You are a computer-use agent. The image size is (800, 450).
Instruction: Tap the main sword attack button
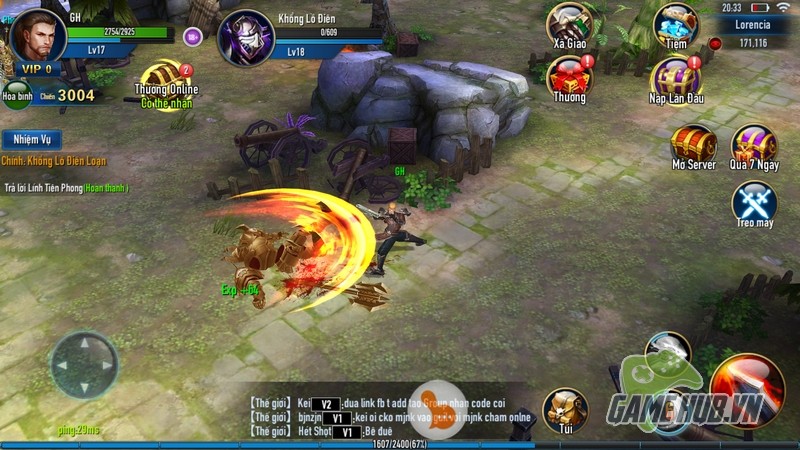pyautogui.click(x=746, y=389)
